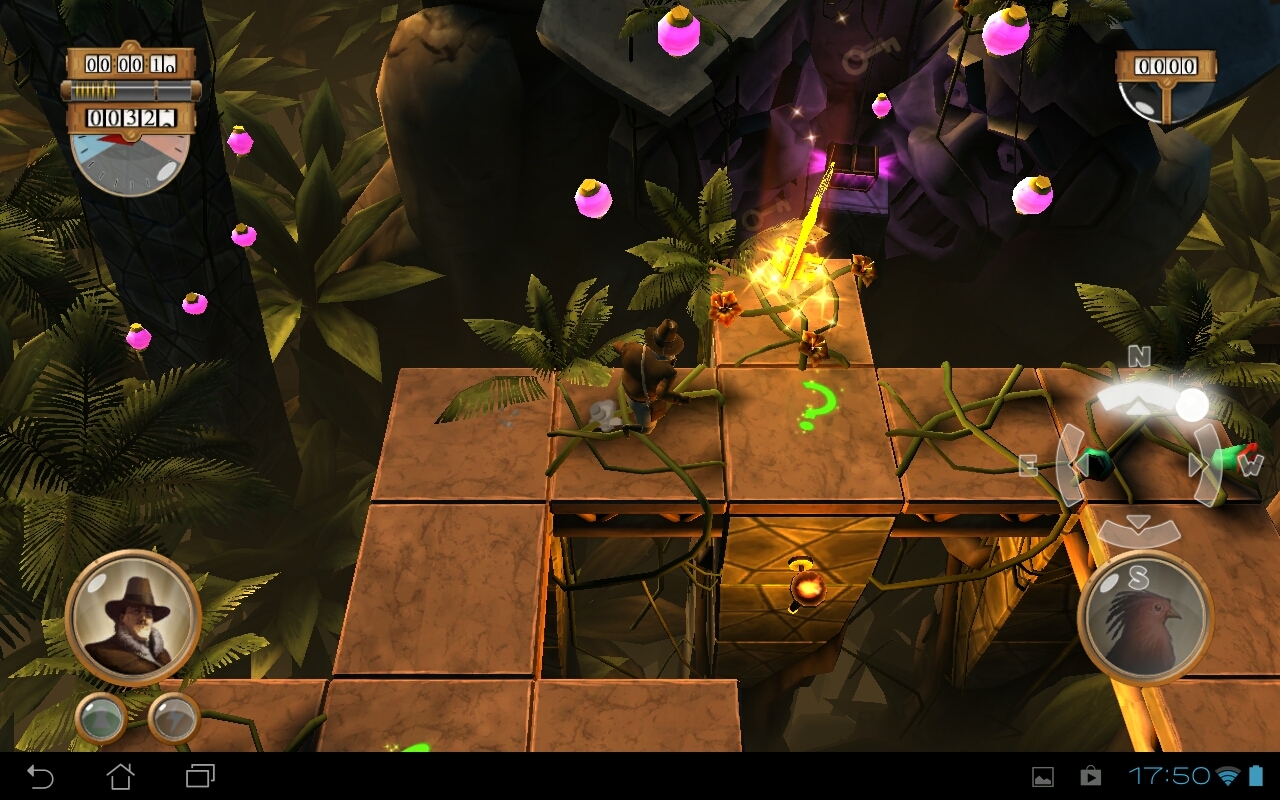1280x800 pixels.
Task: Move south with the S arrow
Action: (x=1138, y=528)
